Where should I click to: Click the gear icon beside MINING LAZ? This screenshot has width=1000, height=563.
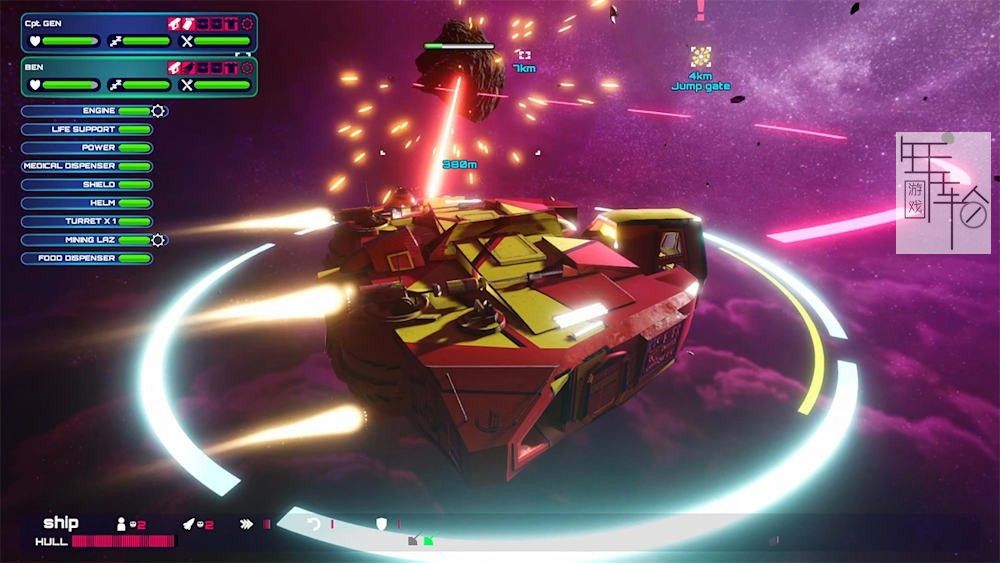(158, 240)
